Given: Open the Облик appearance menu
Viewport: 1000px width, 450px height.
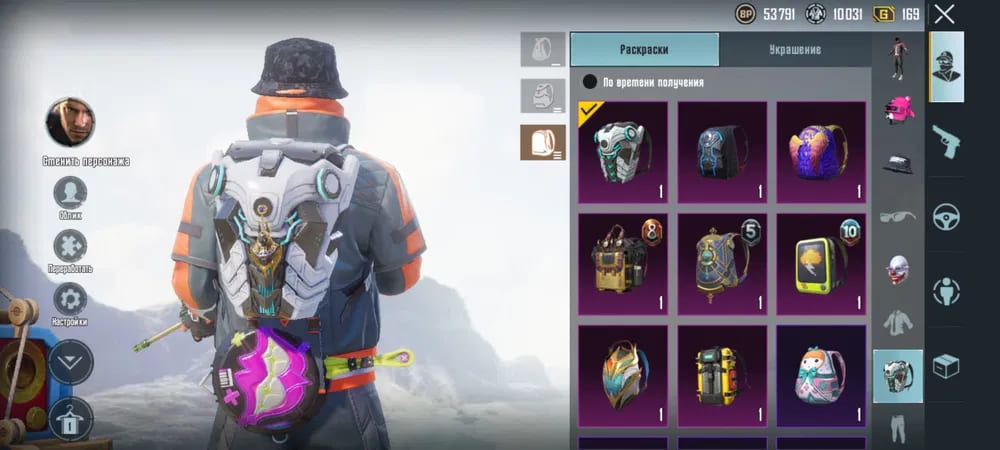Looking at the screenshot, I should (70, 192).
